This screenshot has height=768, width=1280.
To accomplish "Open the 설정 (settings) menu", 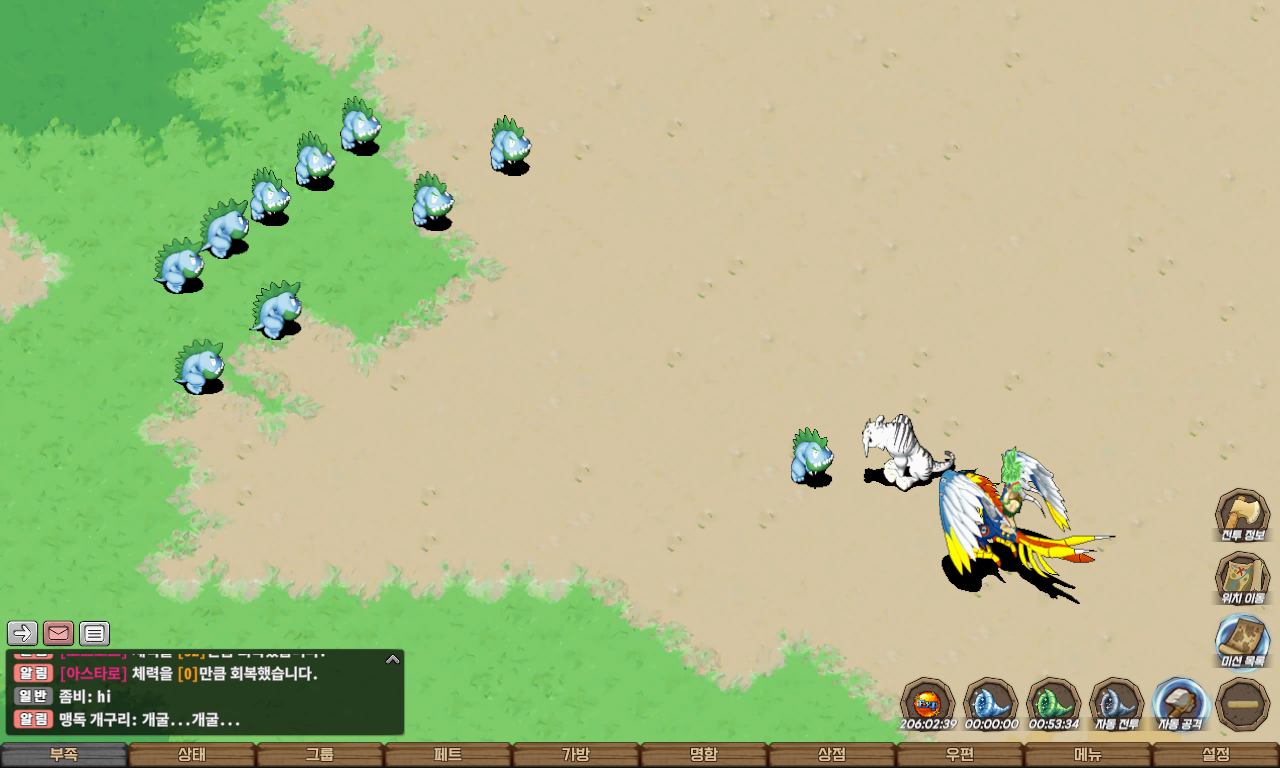I will pyautogui.click(x=1216, y=754).
